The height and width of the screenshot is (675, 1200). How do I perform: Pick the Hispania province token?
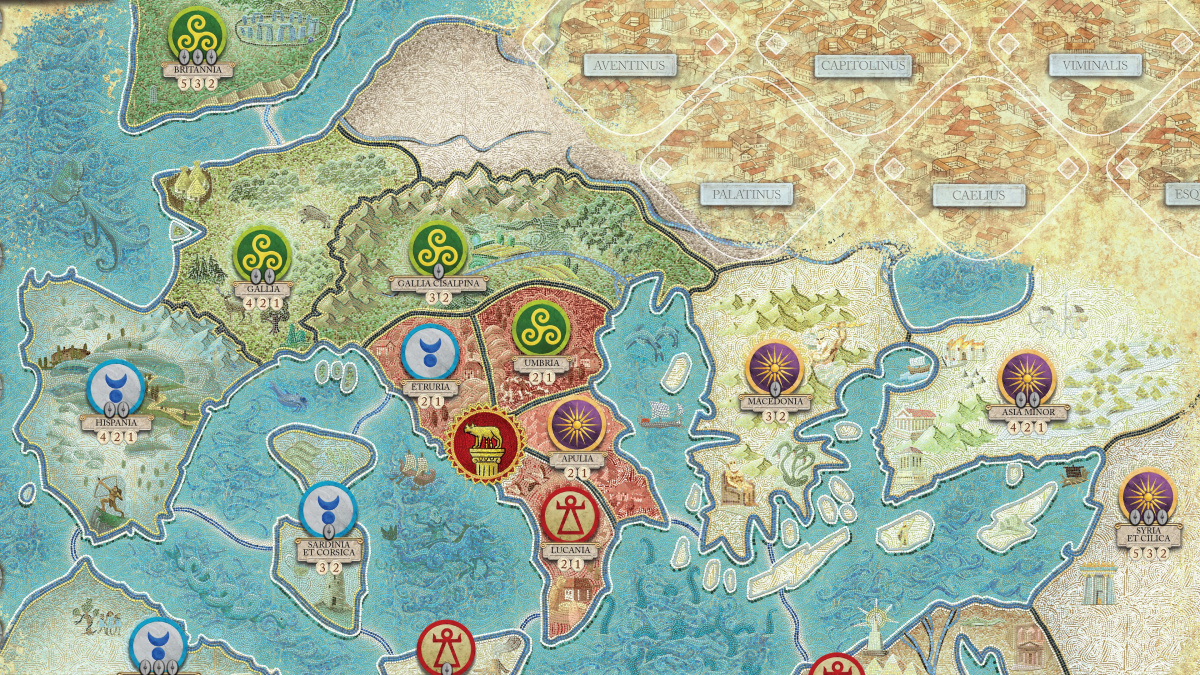point(116,388)
